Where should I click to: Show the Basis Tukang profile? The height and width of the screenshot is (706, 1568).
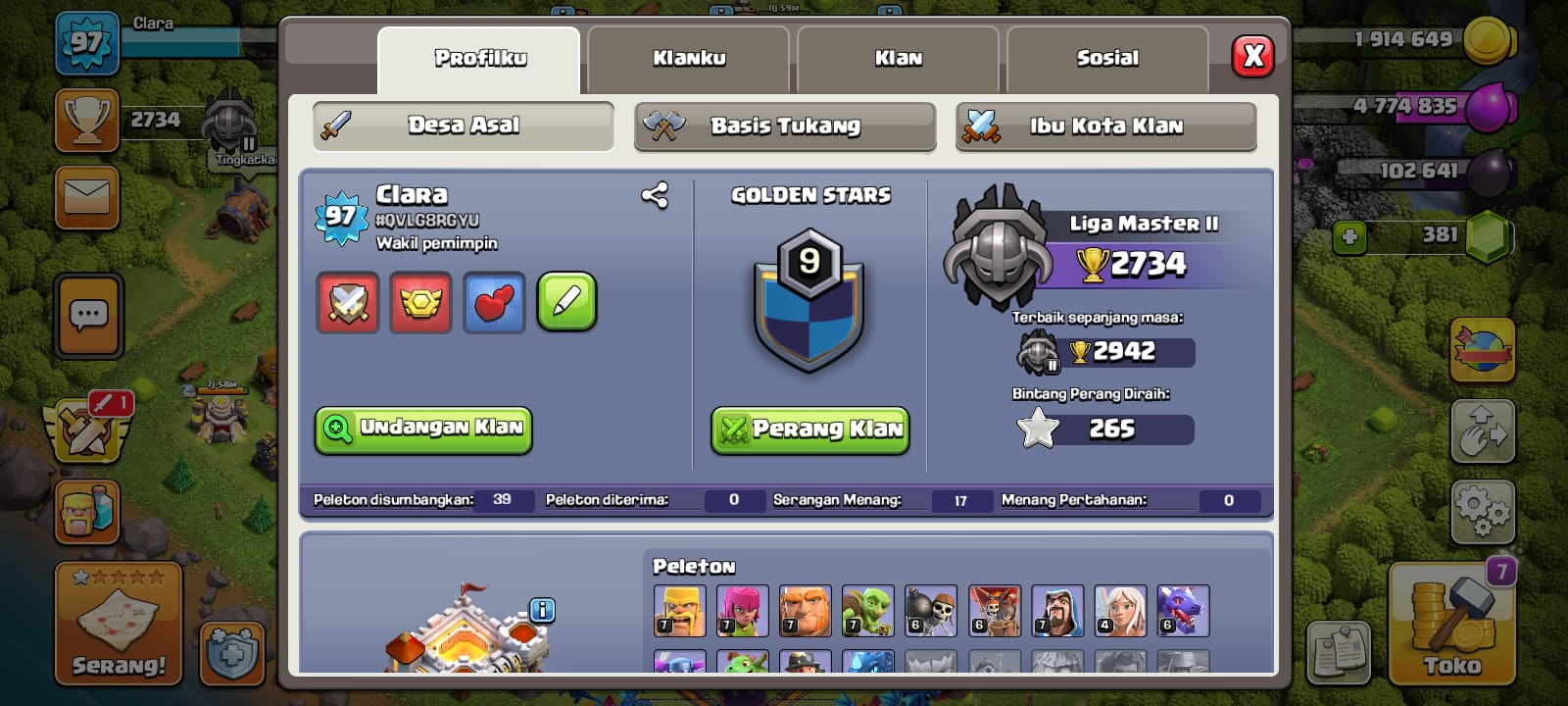click(x=784, y=126)
